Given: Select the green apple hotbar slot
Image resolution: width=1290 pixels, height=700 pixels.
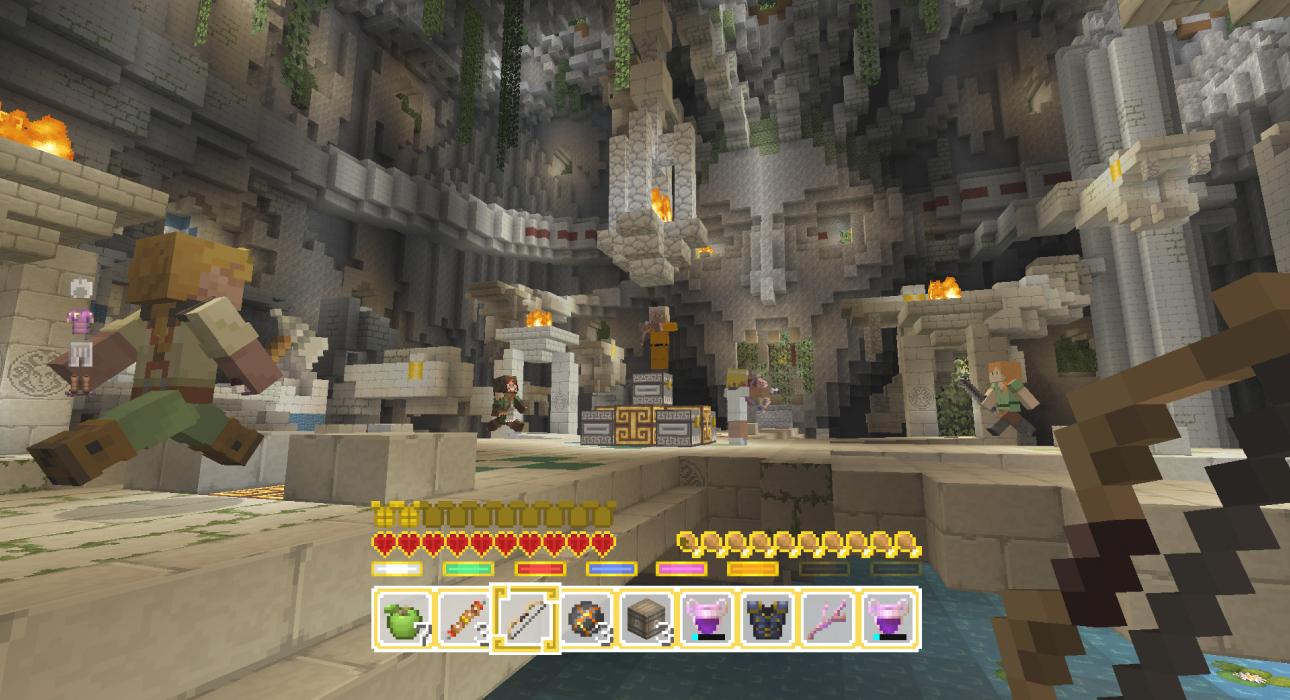Looking at the screenshot, I should pyautogui.click(x=405, y=619).
